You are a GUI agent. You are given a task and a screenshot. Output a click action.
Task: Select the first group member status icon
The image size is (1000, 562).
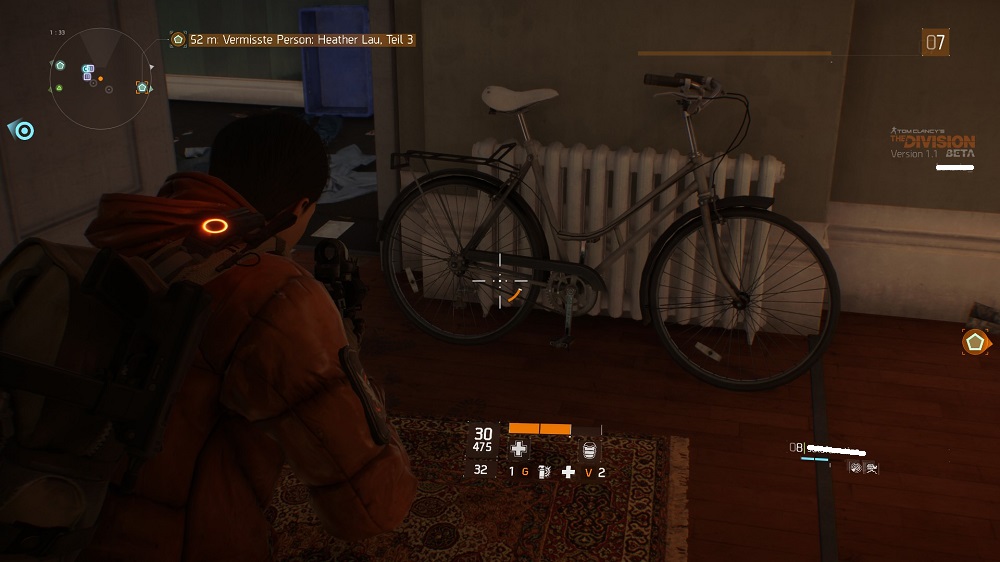click(855, 466)
